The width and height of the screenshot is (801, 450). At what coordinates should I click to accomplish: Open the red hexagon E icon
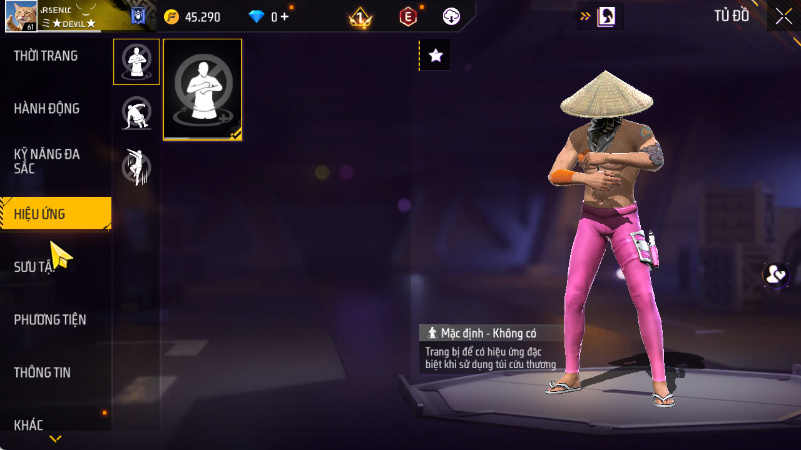pos(407,16)
